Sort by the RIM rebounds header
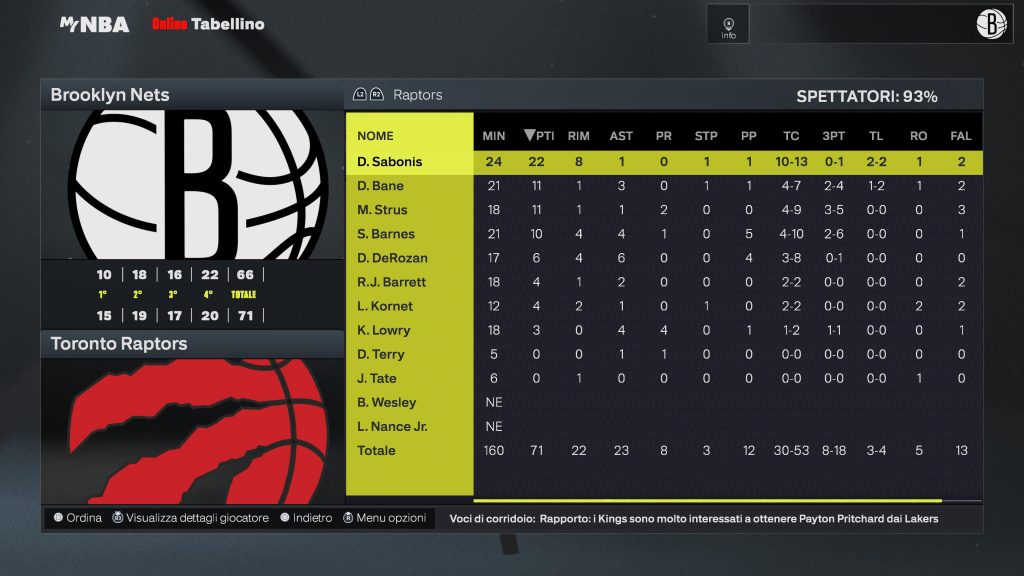This screenshot has width=1024, height=576. [x=578, y=136]
